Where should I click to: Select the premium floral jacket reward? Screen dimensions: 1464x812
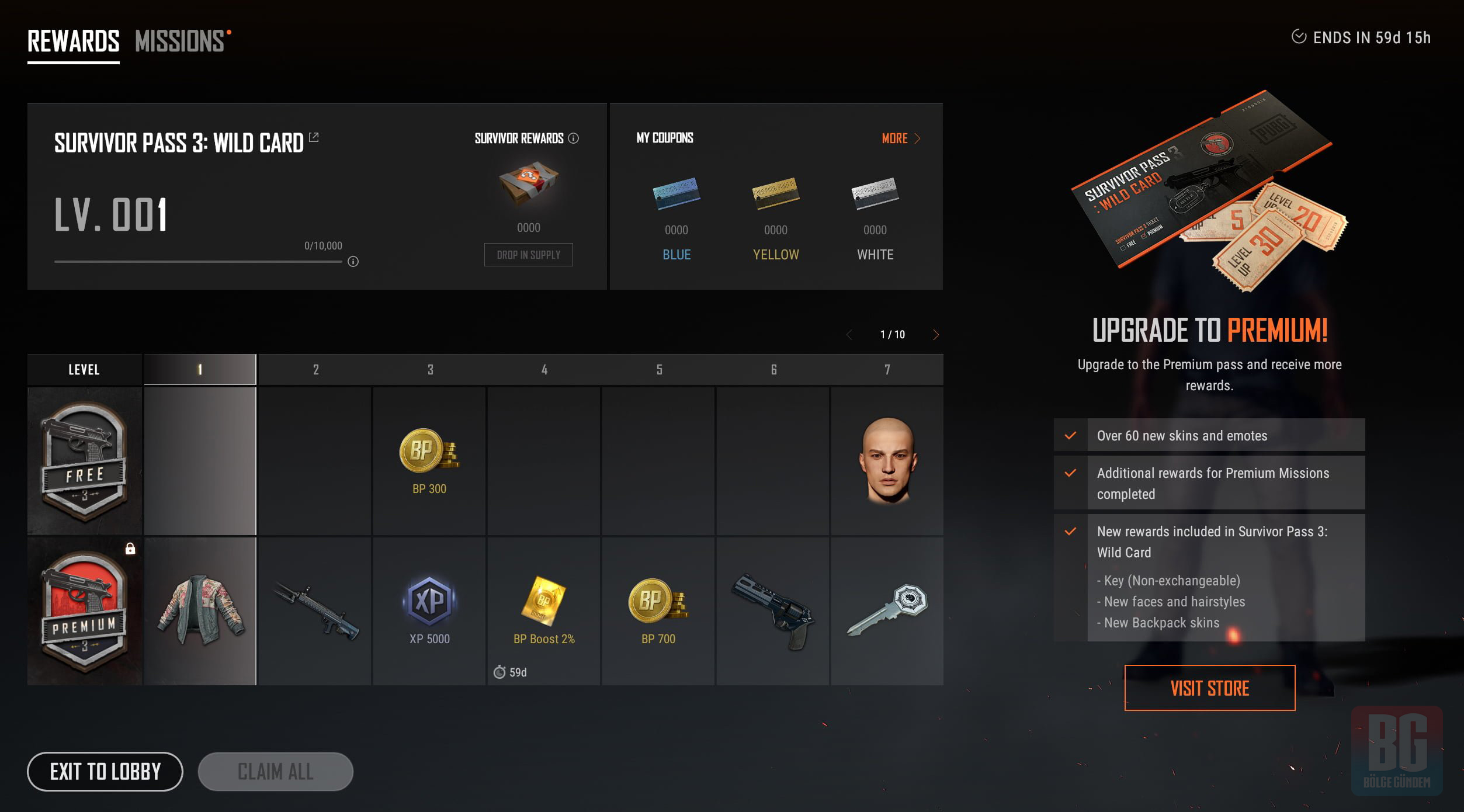(x=200, y=611)
